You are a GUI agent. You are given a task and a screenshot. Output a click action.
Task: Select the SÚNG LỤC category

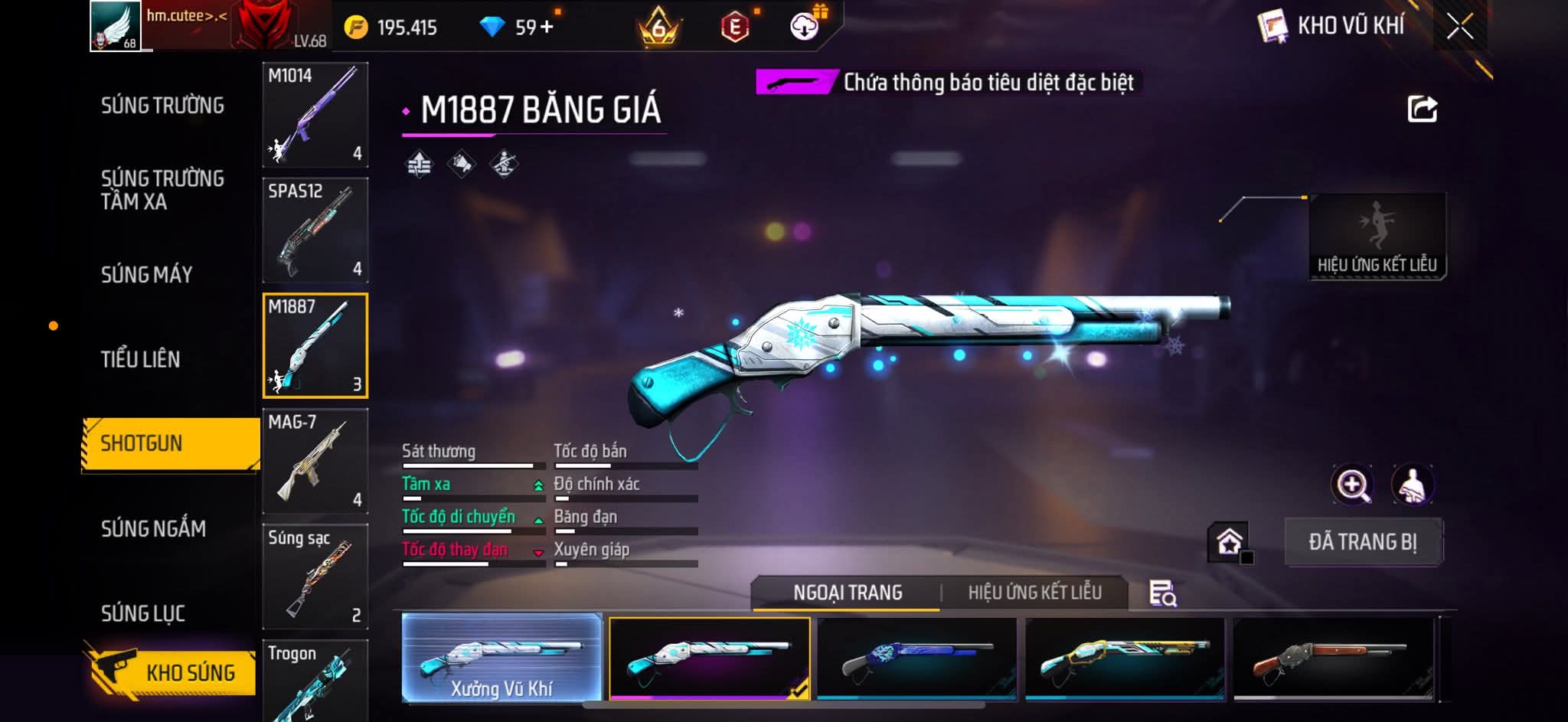[142, 613]
